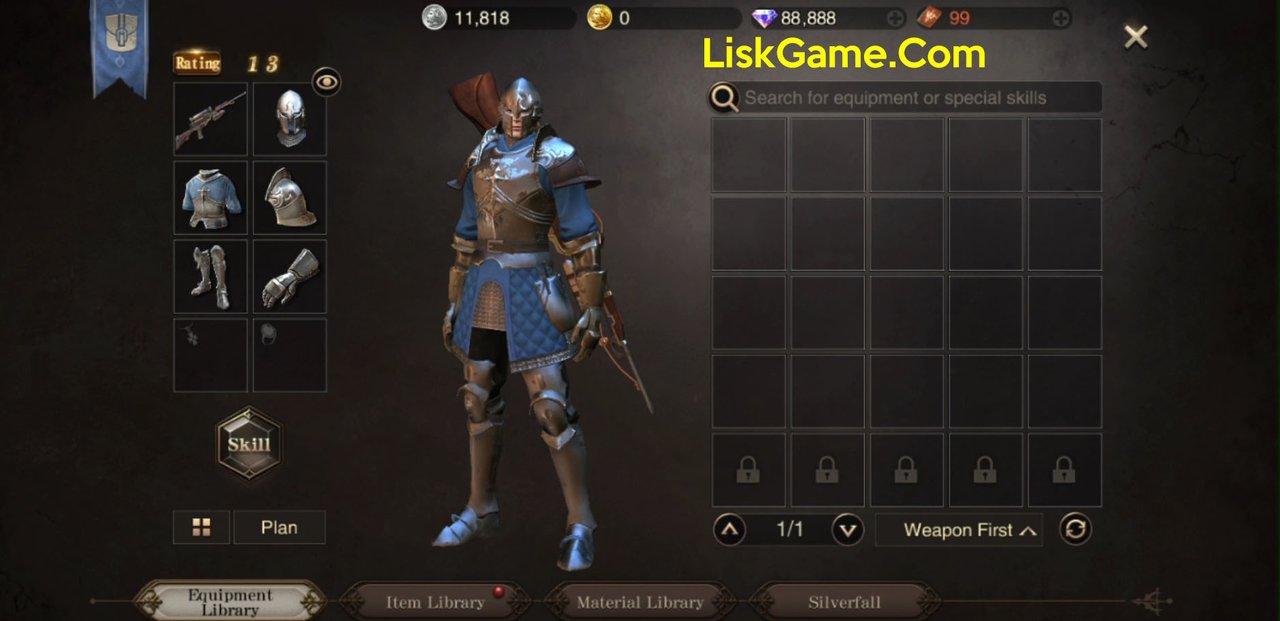Screen dimensions: 1280x621
Task: Select the blue chest armor slot
Action: (x=210, y=197)
